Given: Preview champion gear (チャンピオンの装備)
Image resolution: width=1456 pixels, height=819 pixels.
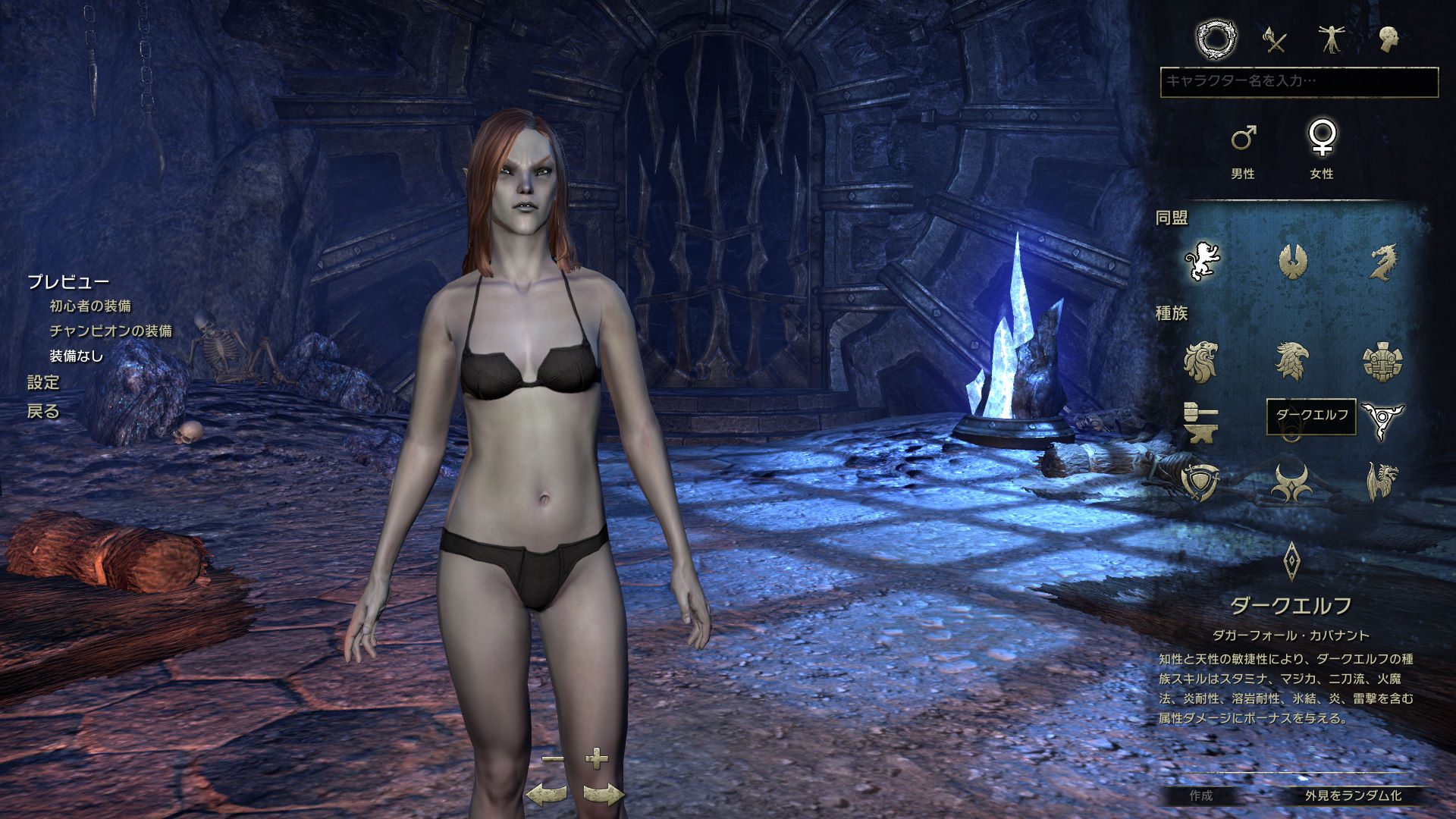Looking at the screenshot, I should coord(111,331).
